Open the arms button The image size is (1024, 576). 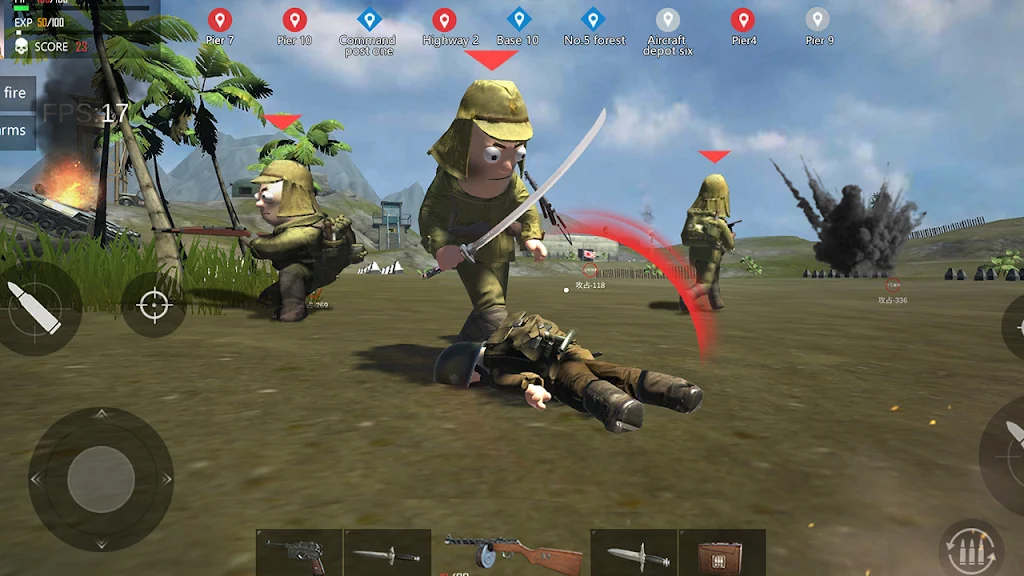pyautogui.click(x=15, y=130)
